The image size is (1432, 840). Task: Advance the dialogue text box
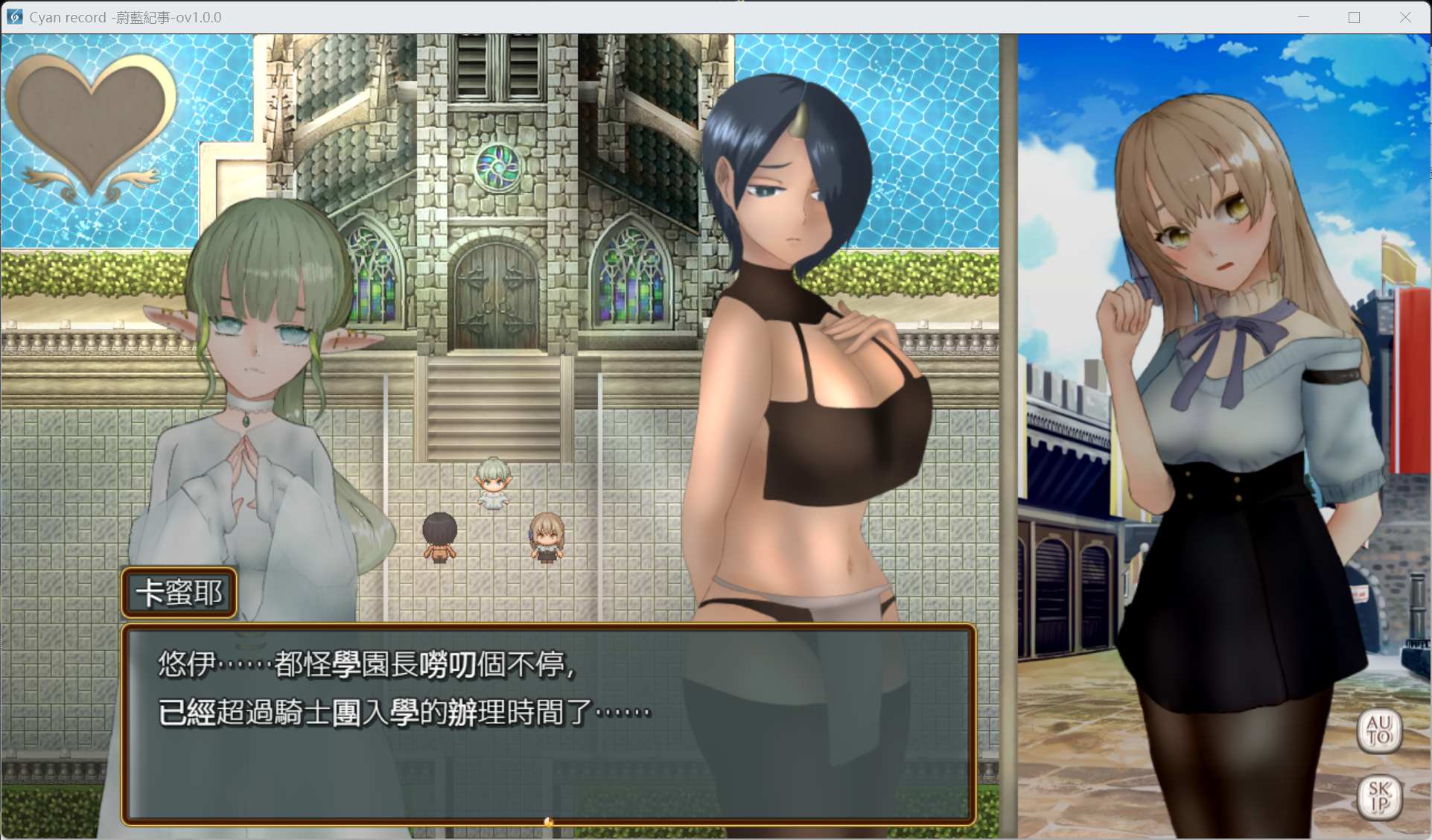click(x=548, y=724)
